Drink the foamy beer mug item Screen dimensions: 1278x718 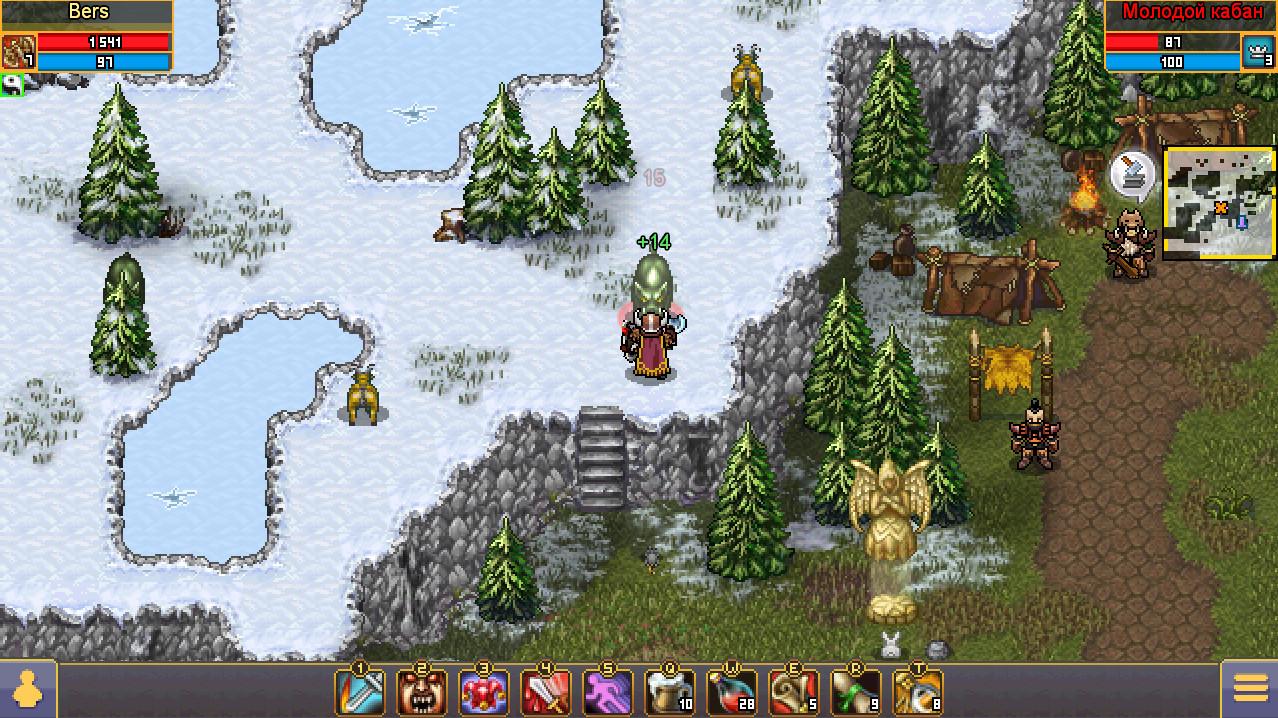[x=669, y=692]
